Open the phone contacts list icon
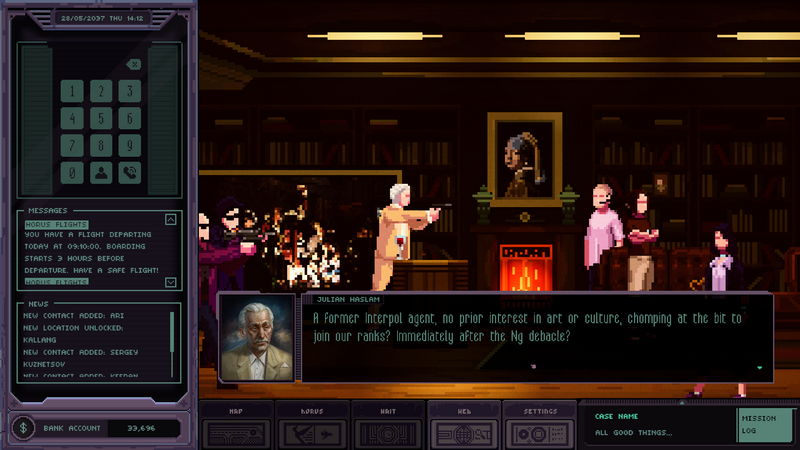This screenshot has height=450, width=800. [100, 172]
